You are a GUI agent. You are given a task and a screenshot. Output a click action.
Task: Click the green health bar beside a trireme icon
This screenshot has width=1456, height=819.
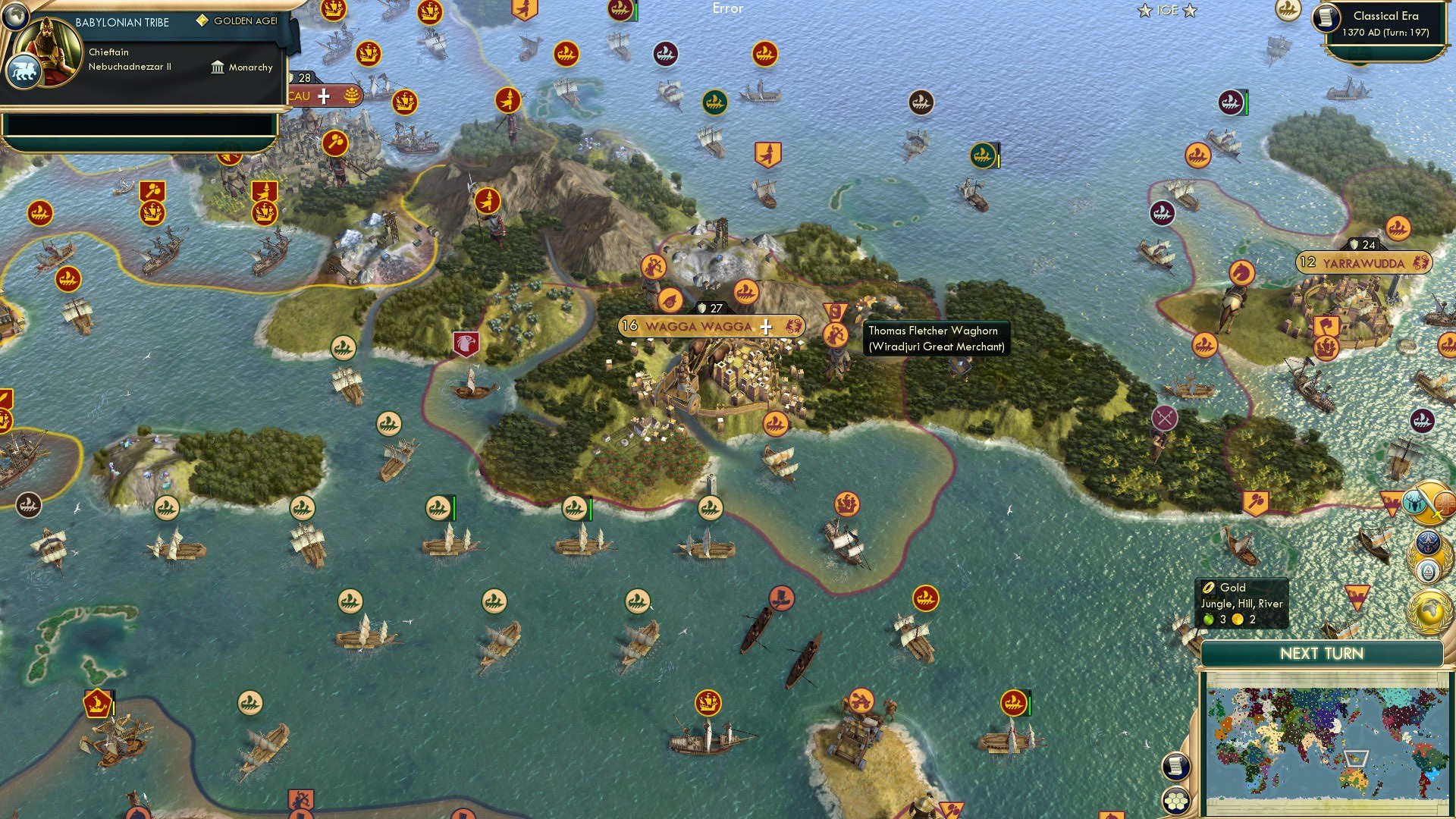453,509
